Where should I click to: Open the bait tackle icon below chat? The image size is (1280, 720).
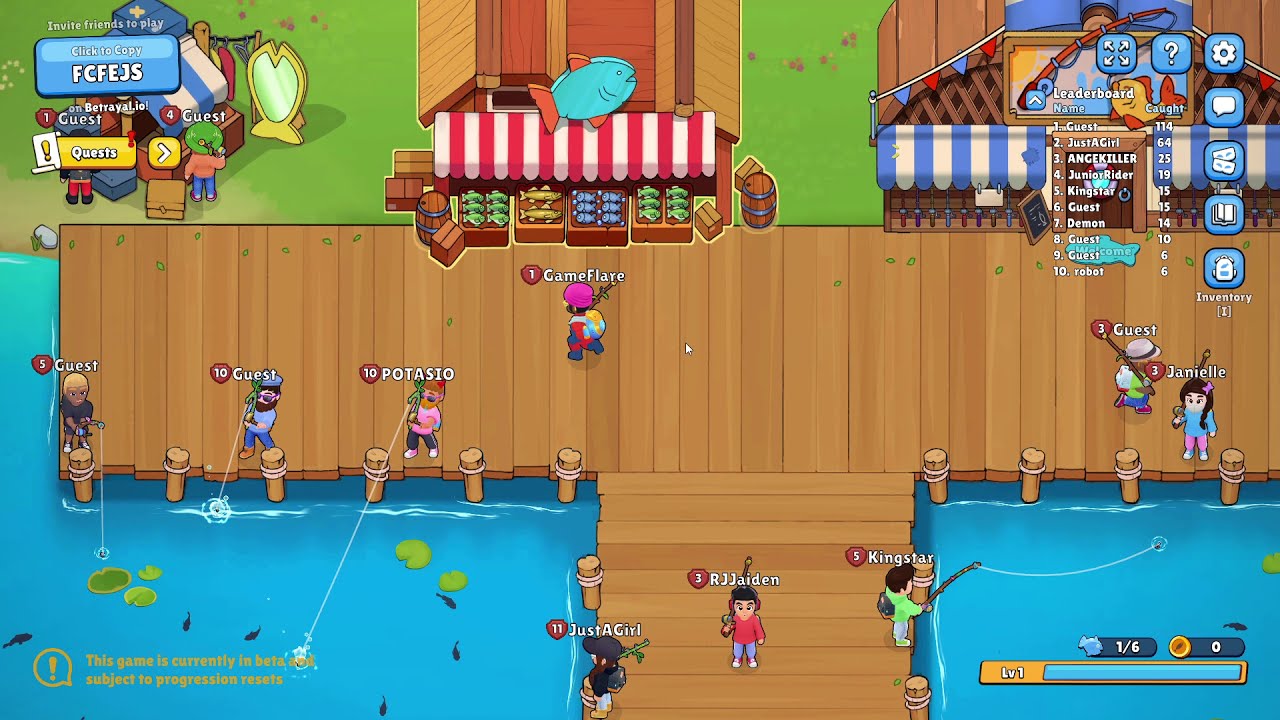[x=1222, y=160]
